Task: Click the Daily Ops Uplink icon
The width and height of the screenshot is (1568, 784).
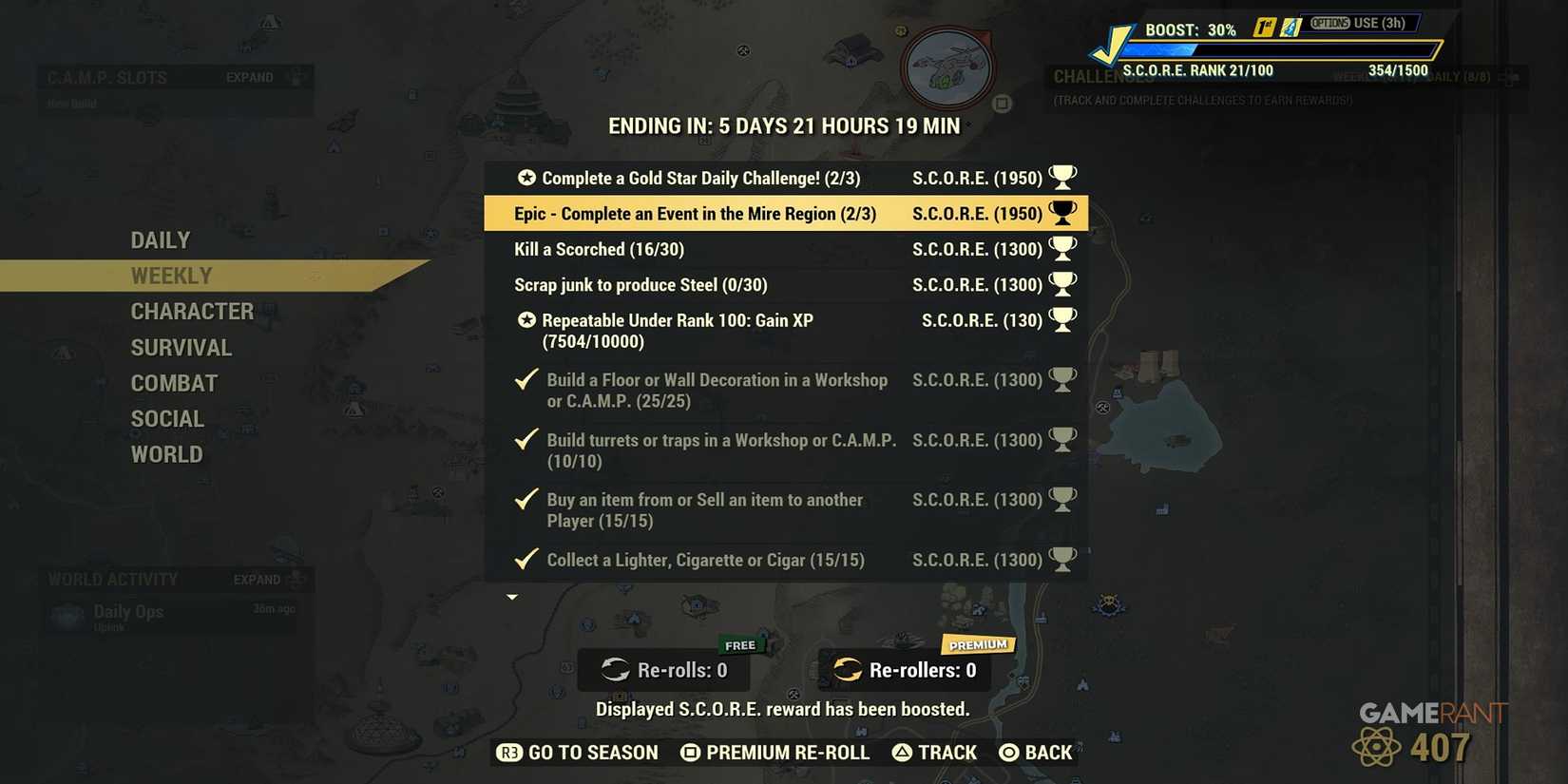Action: [66, 617]
